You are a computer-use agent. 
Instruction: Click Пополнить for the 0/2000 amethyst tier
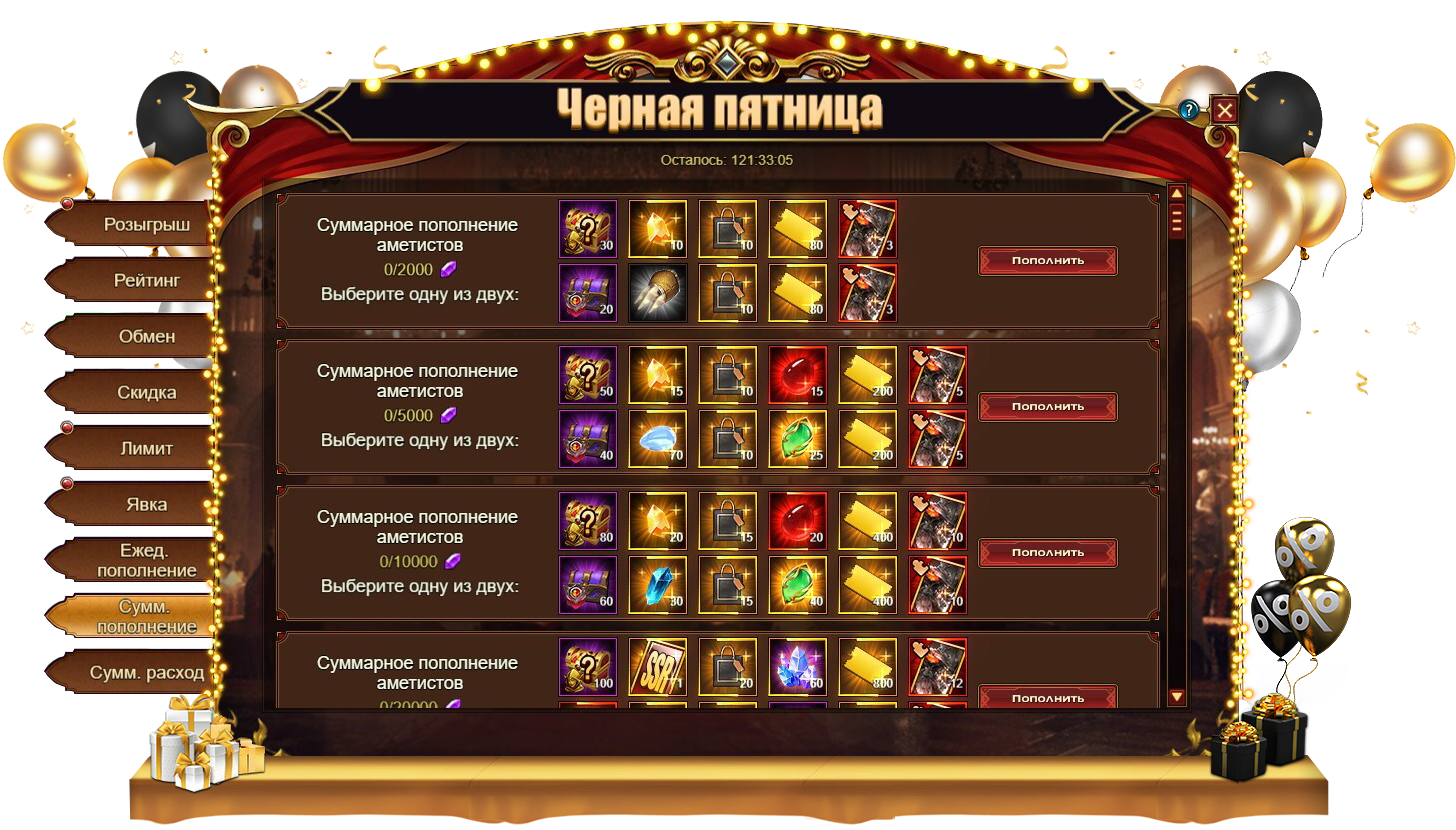coord(1047,261)
